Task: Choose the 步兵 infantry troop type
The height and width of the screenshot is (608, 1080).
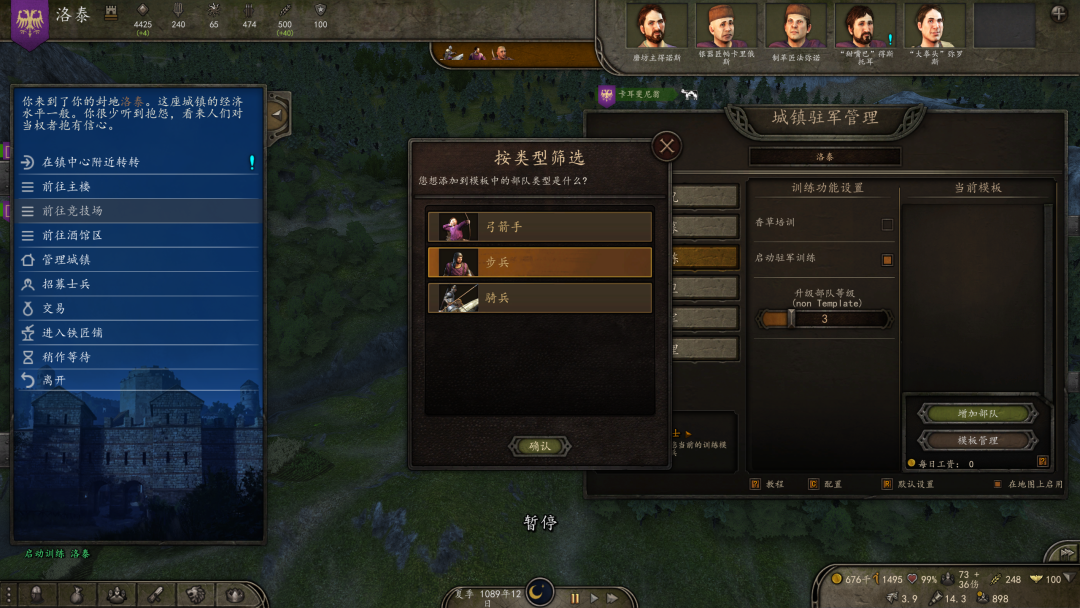Action: (x=540, y=262)
